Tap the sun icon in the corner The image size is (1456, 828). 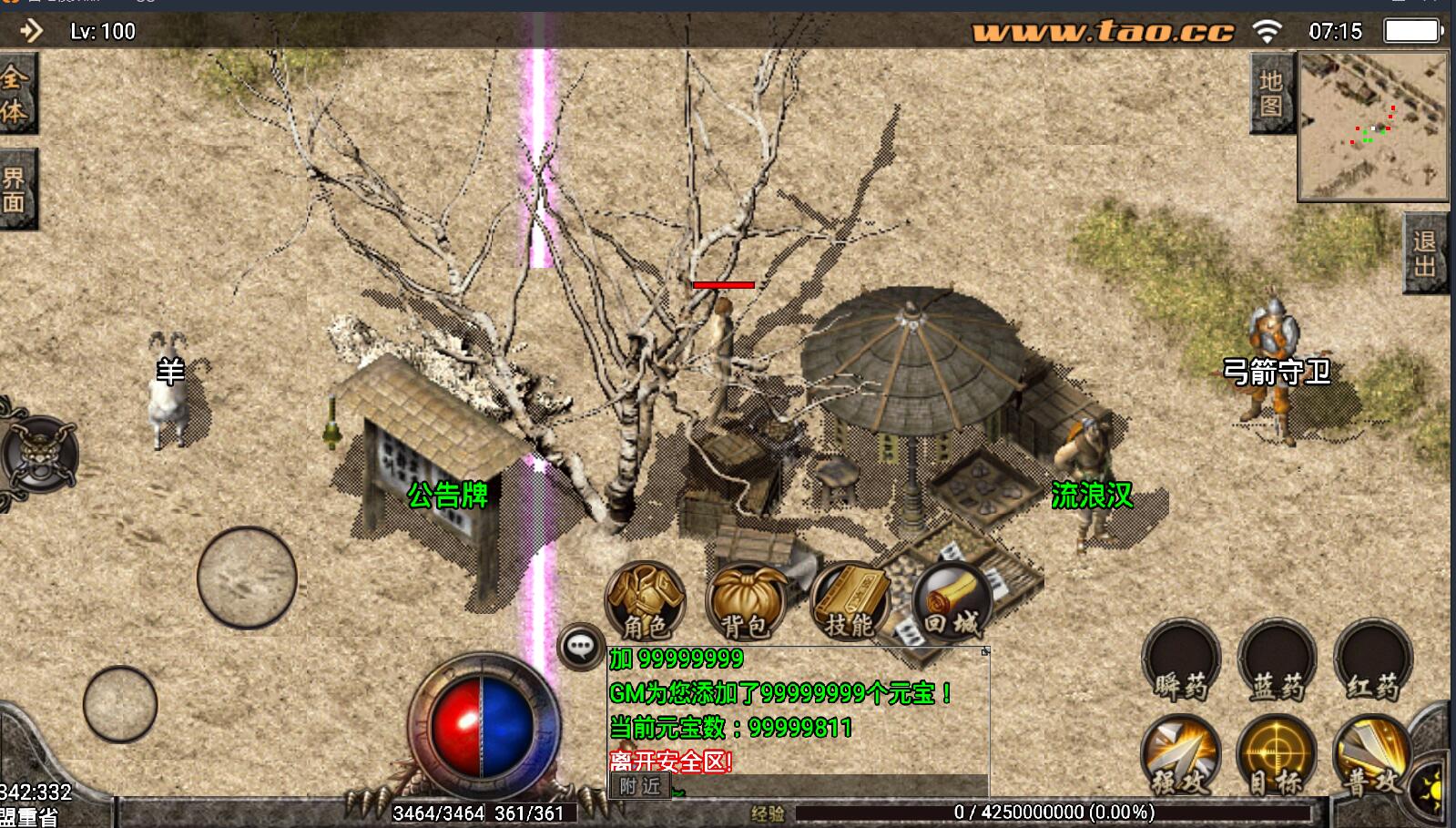1432,786
